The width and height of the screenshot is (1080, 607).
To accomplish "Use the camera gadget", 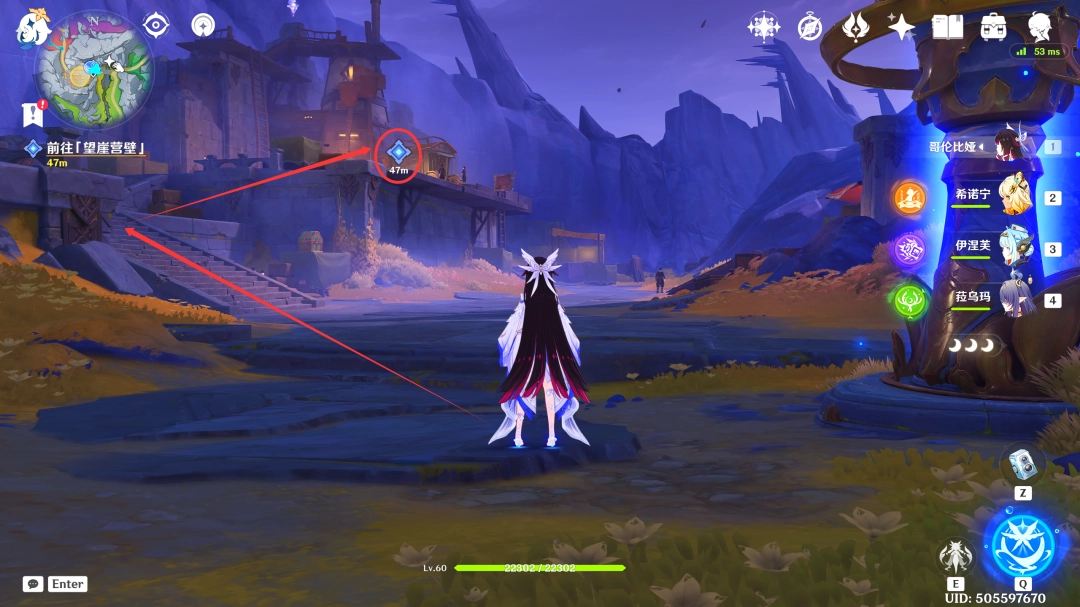I will (1023, 463).
